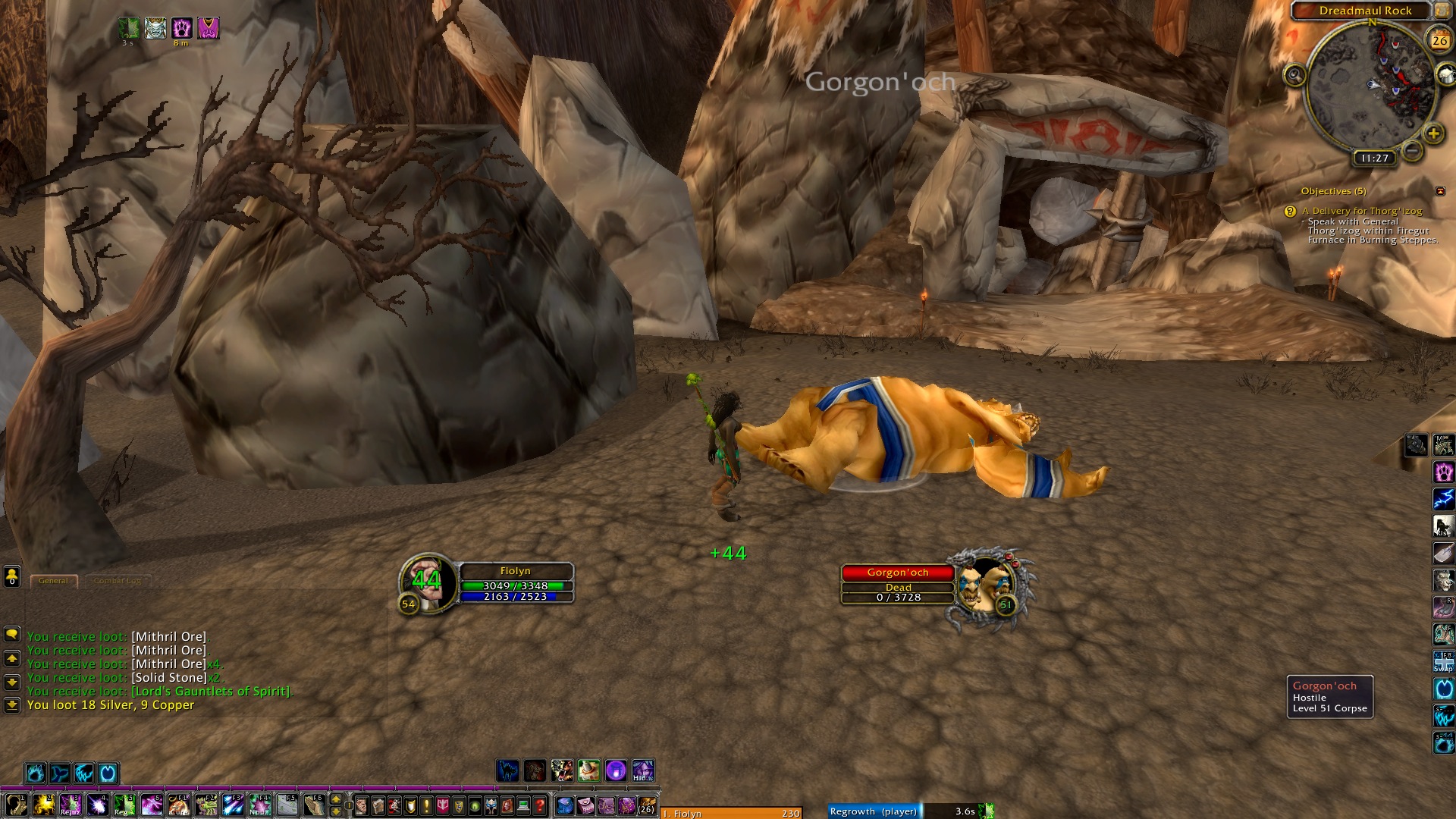Image resolution: width=1456 pixels, height=819 pixels.
Task: Collapse the Objectives tracker
Action: tap(1440, 191)
